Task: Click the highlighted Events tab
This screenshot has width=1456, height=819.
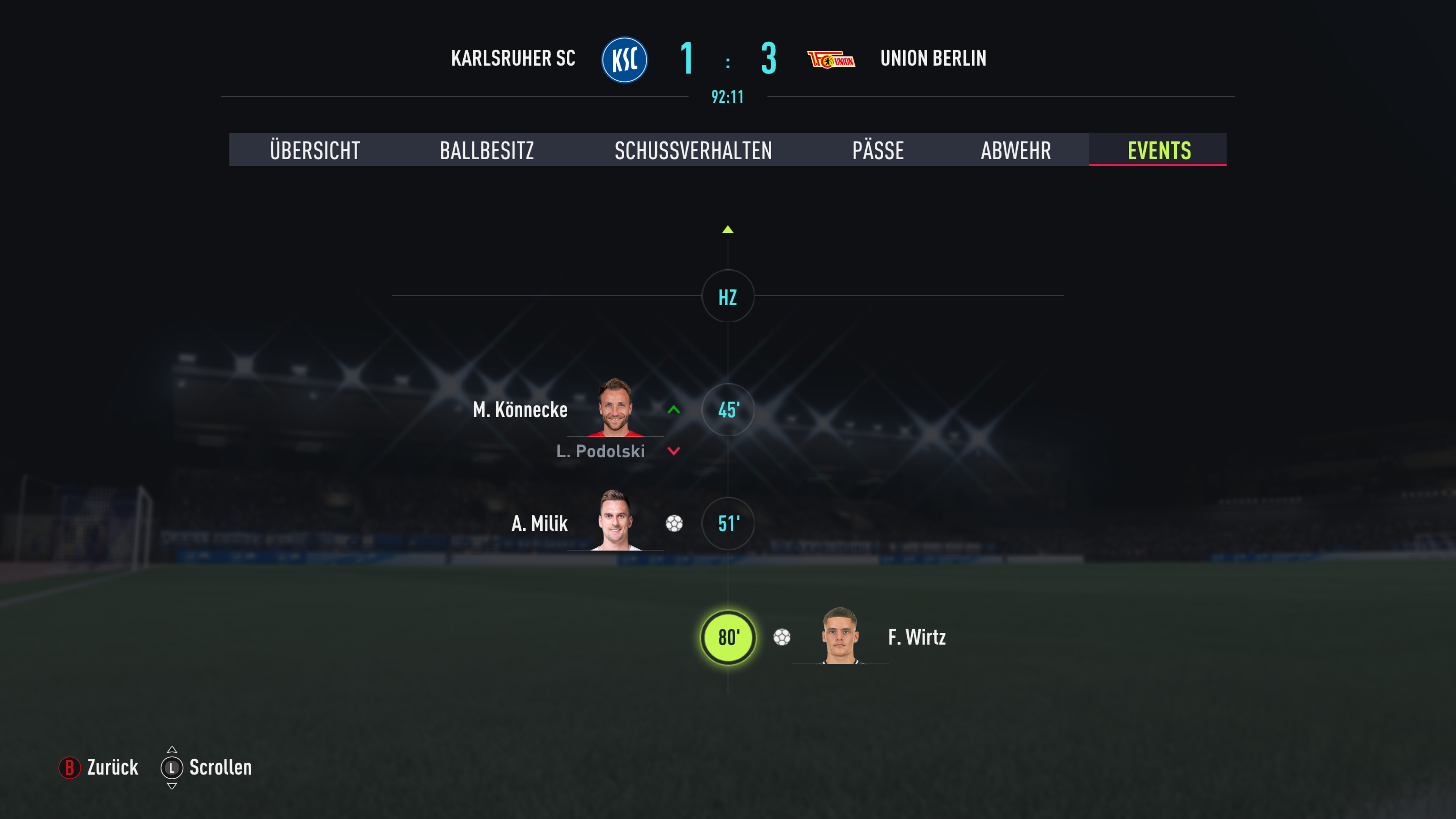Action: 1159,151
